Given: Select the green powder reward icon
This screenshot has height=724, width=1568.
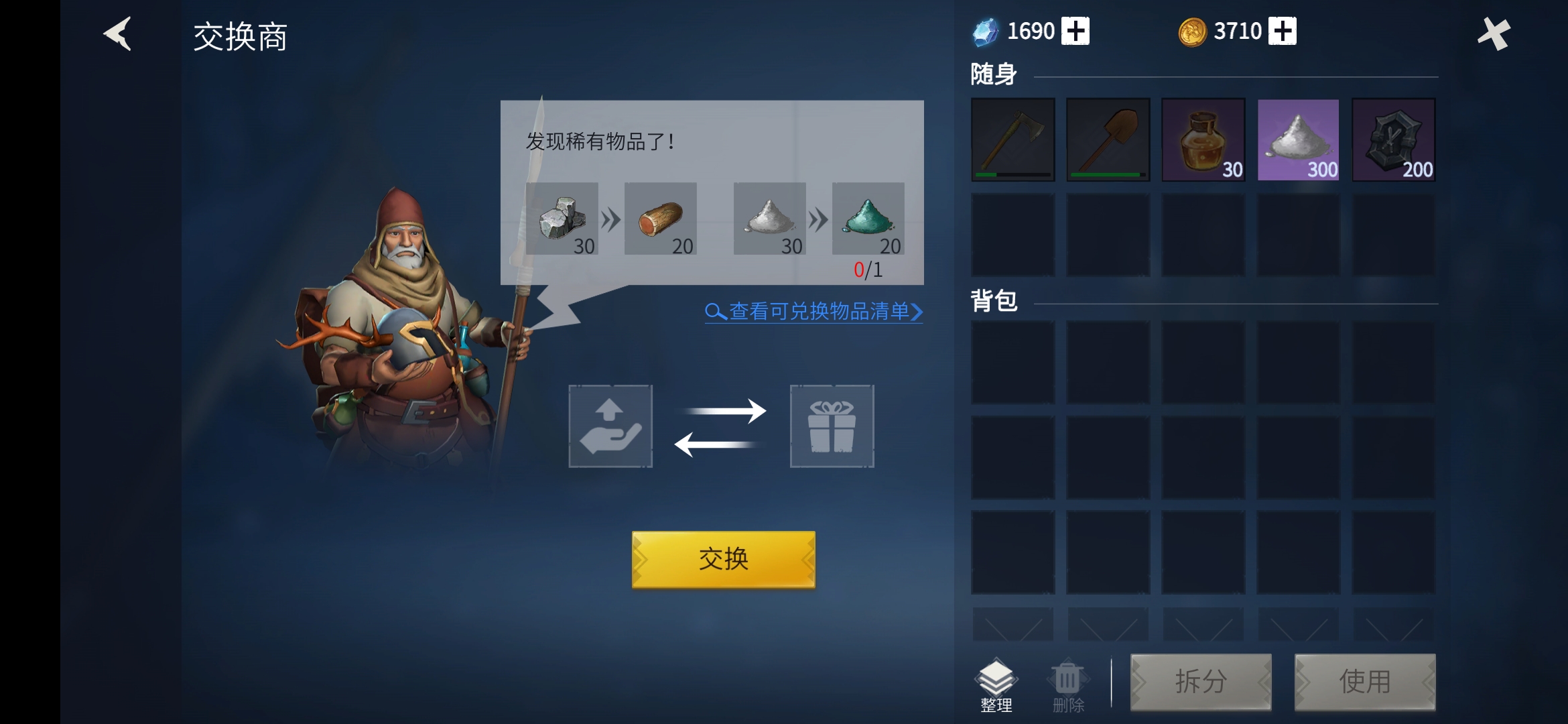Looking at the screenshot, I should pos(867,220).
